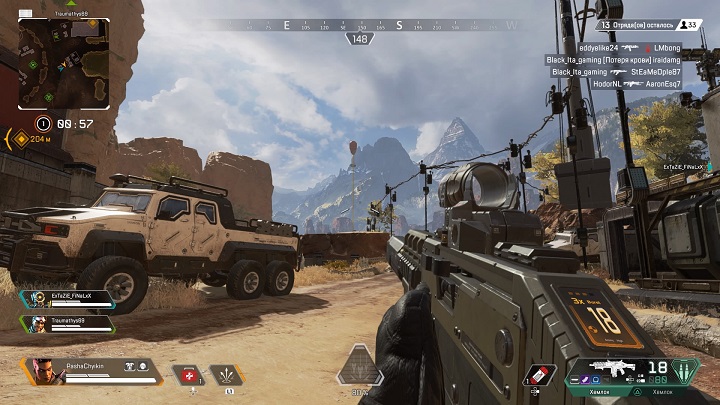Click the compass heading bar
Screen dimensions: 720x405
360,25
